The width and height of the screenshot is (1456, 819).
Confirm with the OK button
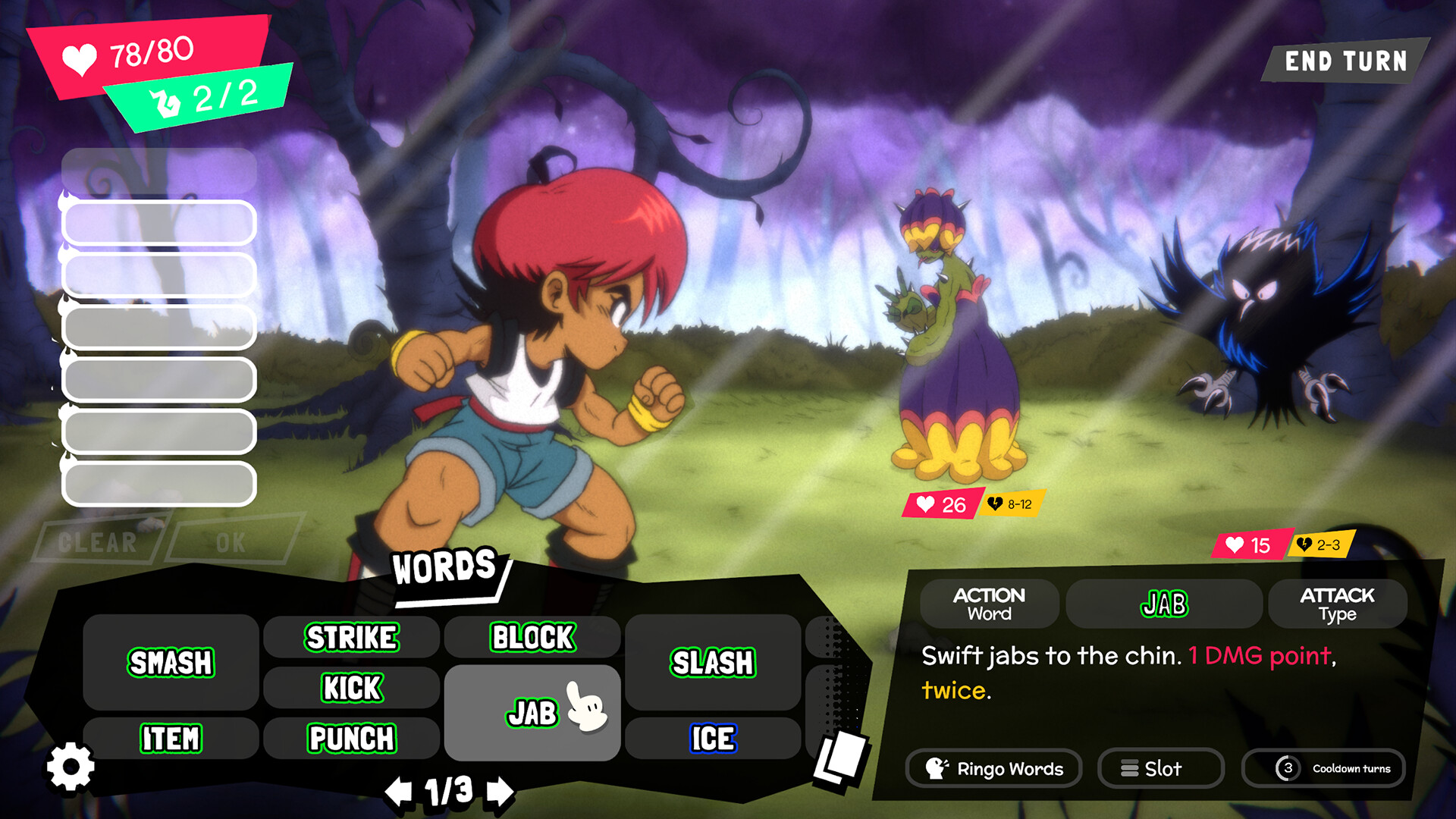pyautogui.click(x=232, y=541)
